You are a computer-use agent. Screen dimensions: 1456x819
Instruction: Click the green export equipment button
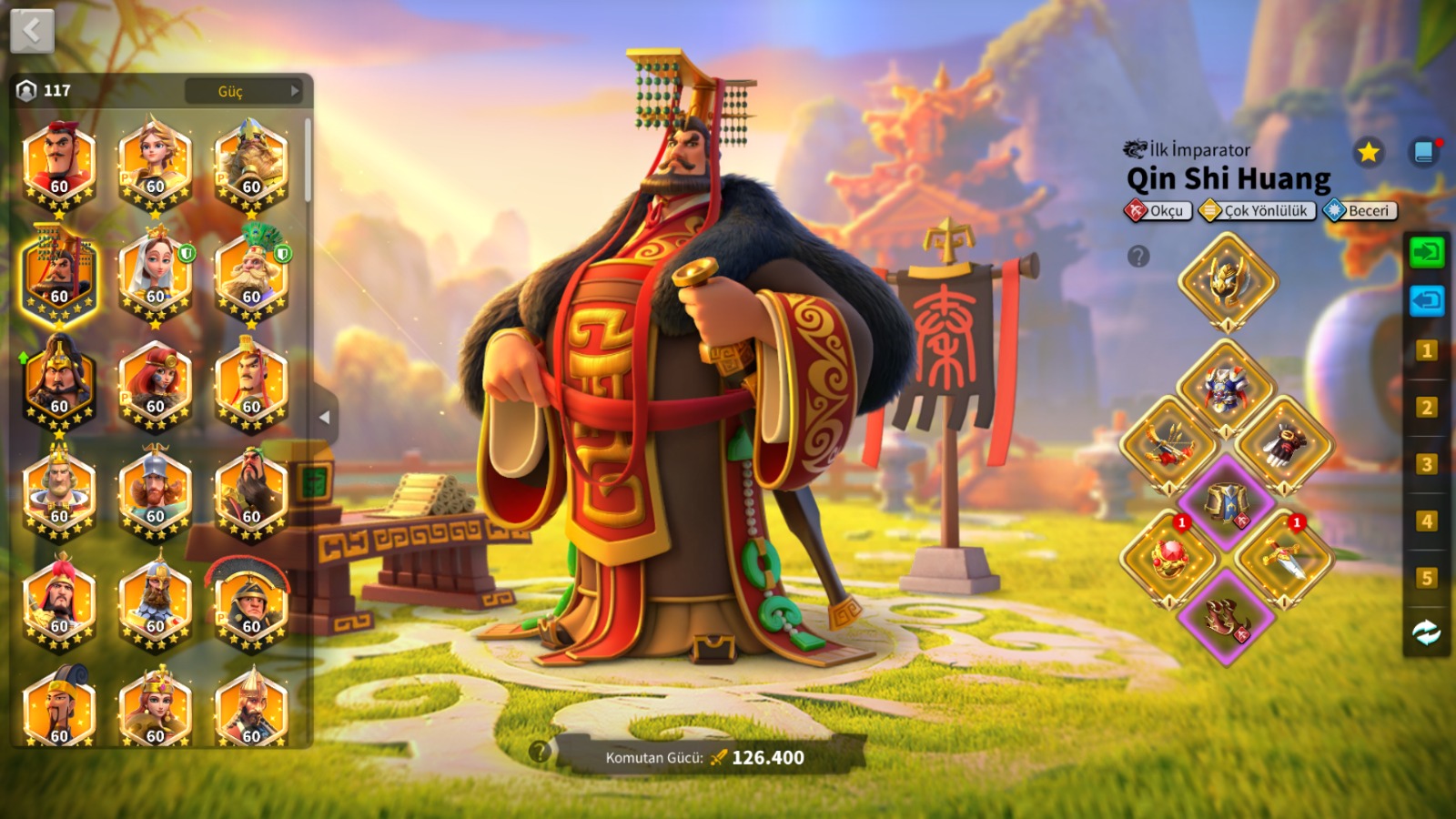[x=1426, y=251]
